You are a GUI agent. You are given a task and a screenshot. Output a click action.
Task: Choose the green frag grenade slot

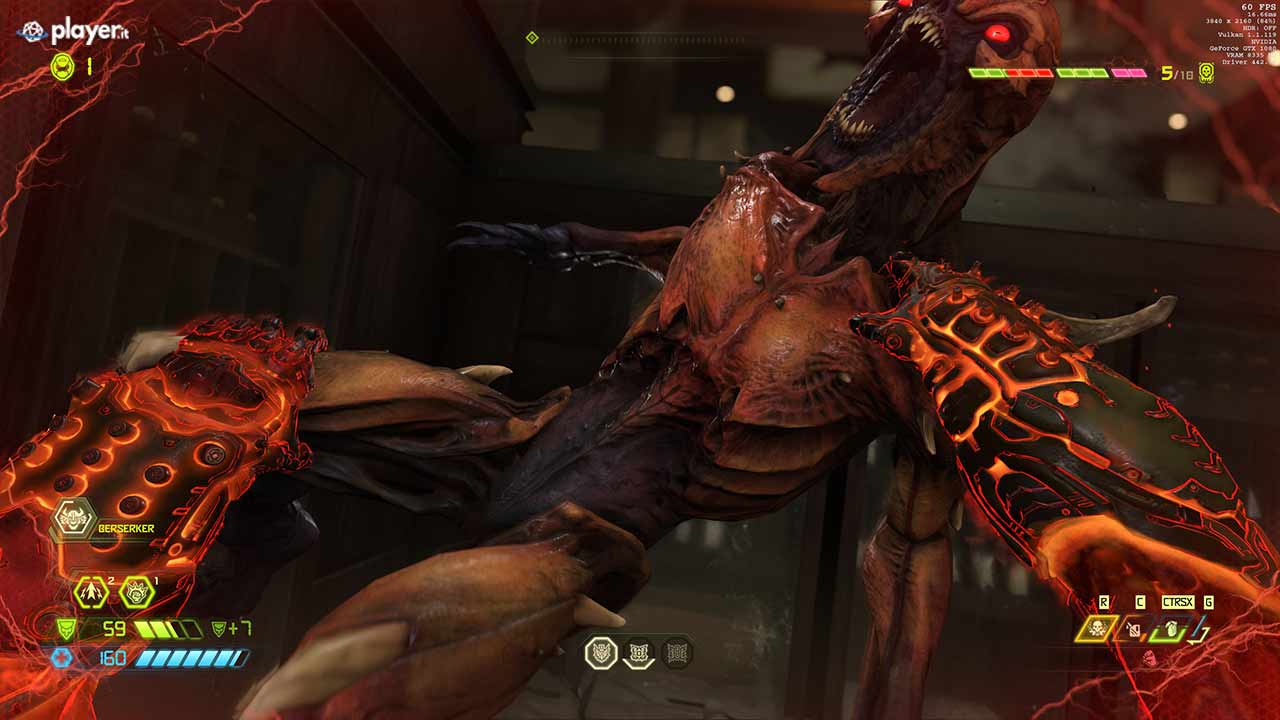1169,629
